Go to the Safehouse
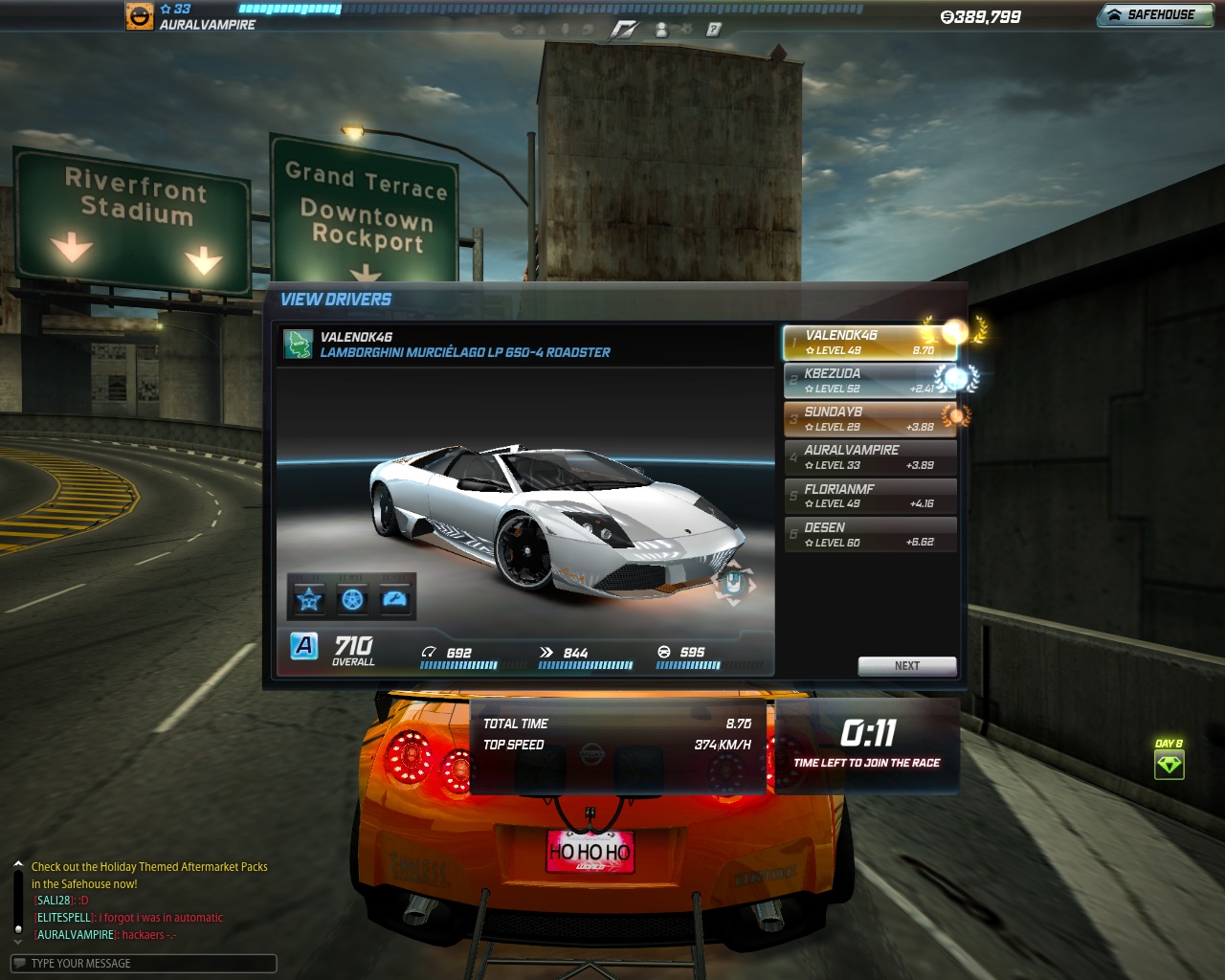Screen dimensions: 1225x980 point(1153,14)
